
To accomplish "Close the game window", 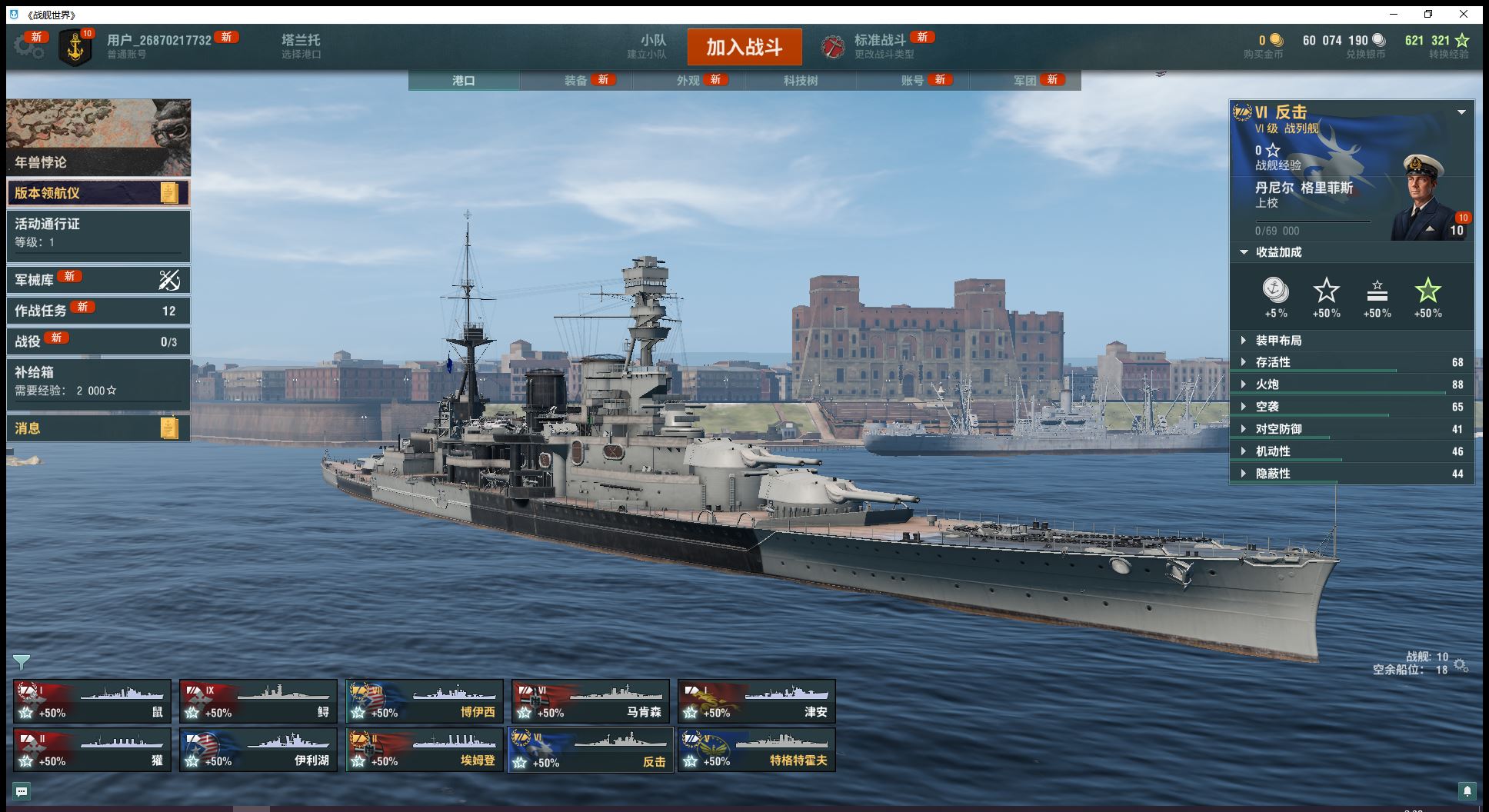I will point(1464,14).
